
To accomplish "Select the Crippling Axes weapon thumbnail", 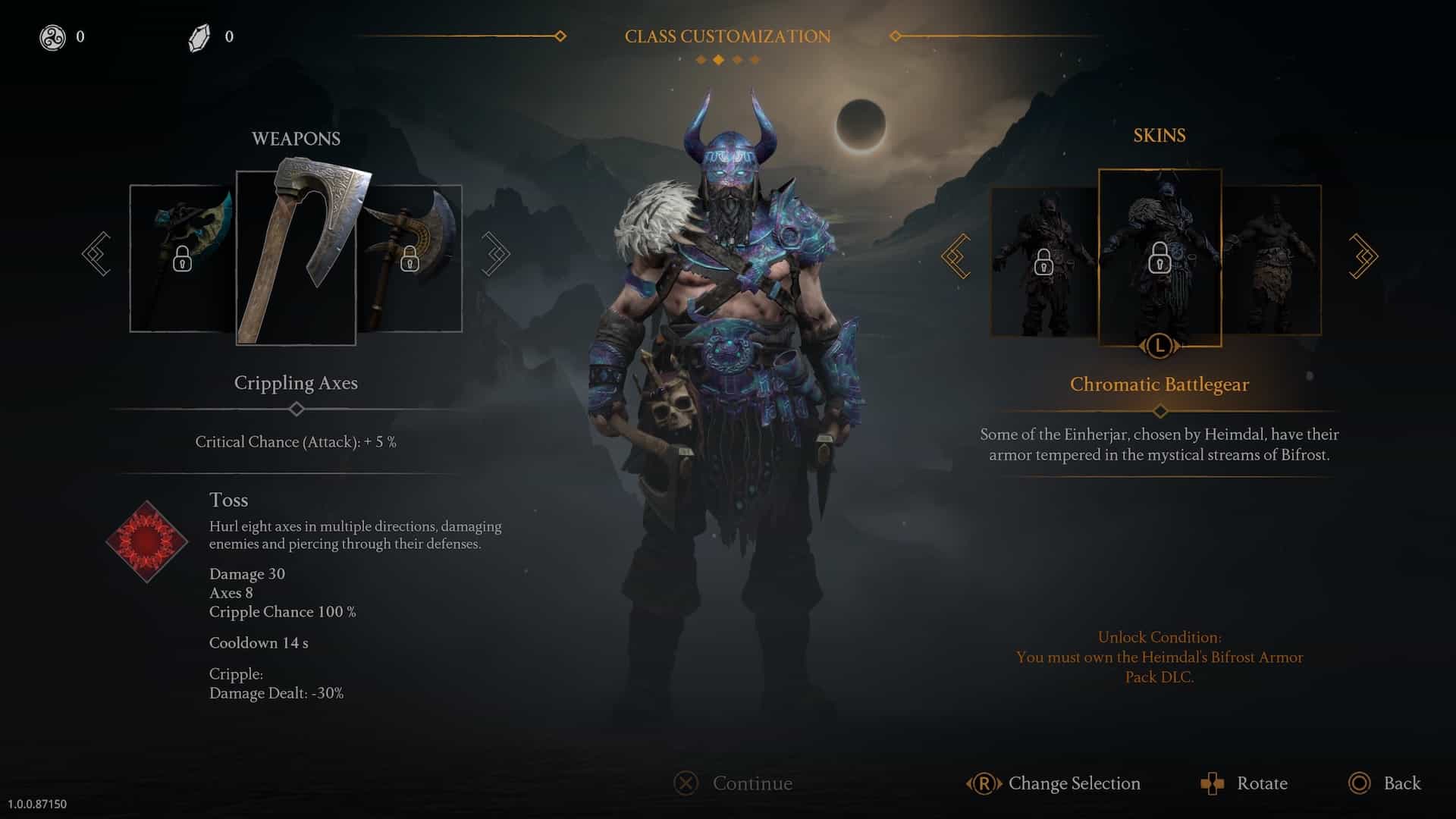I will [x=296, y=256].
